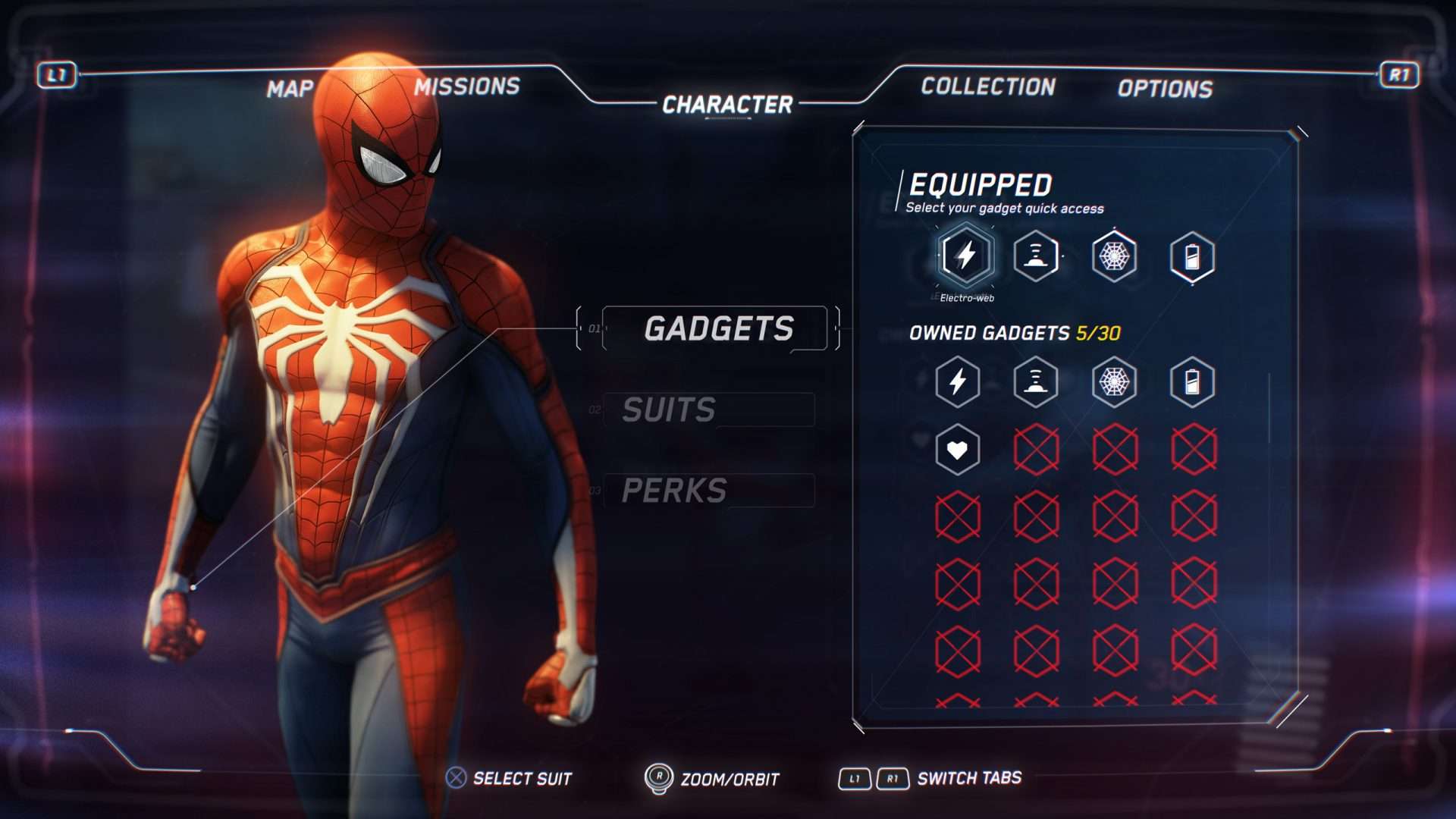The width and height of the screenshot is (1456, 819).
Task: Open the Missions tab
Action: [466, 87]
